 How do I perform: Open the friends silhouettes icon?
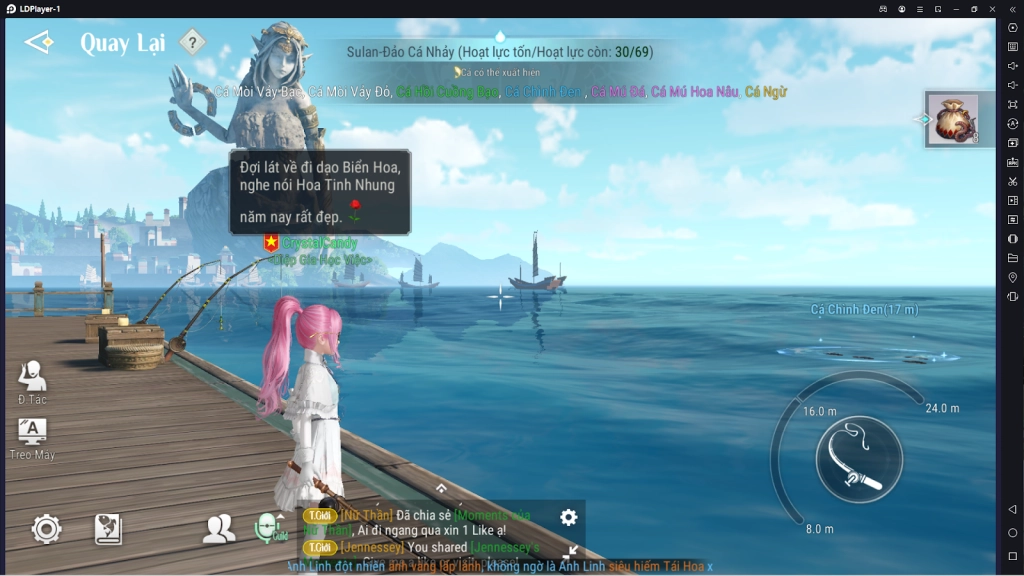tap(219, 529)
